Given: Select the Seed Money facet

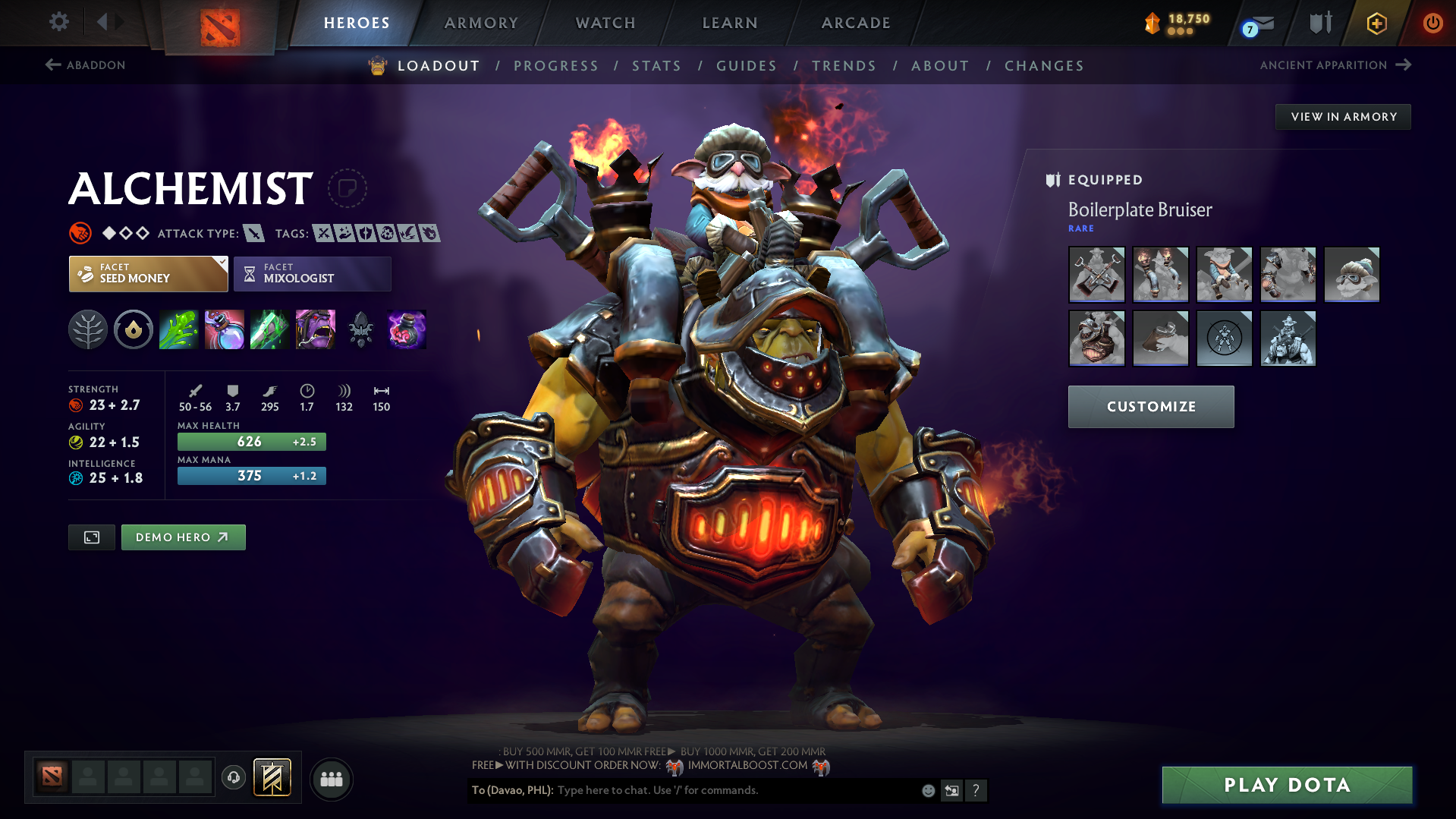Looking at the screenshot, I should pyautogui.click(x=148, y=273).
